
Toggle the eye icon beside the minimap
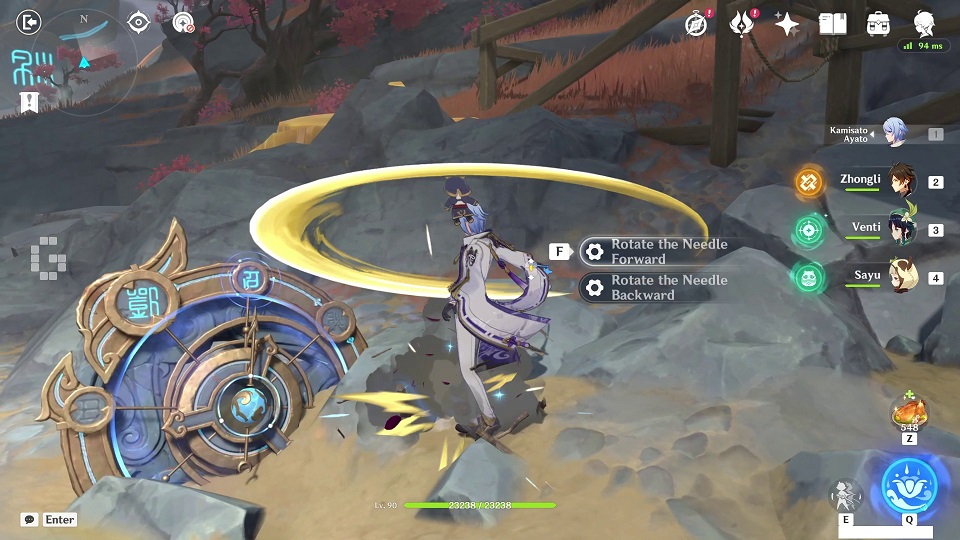[138, 22]
